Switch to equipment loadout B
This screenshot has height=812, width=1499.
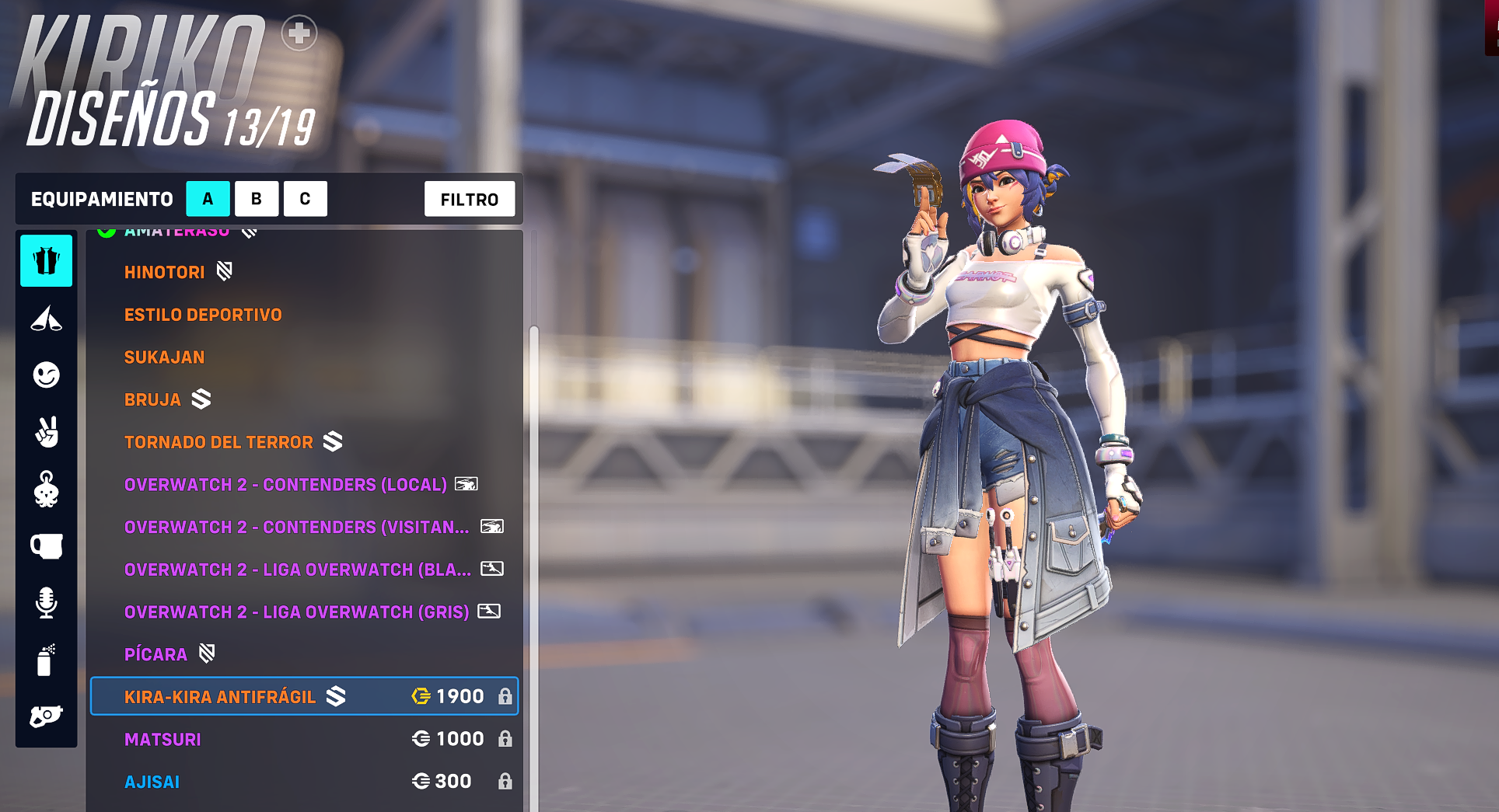click(257, 199)
